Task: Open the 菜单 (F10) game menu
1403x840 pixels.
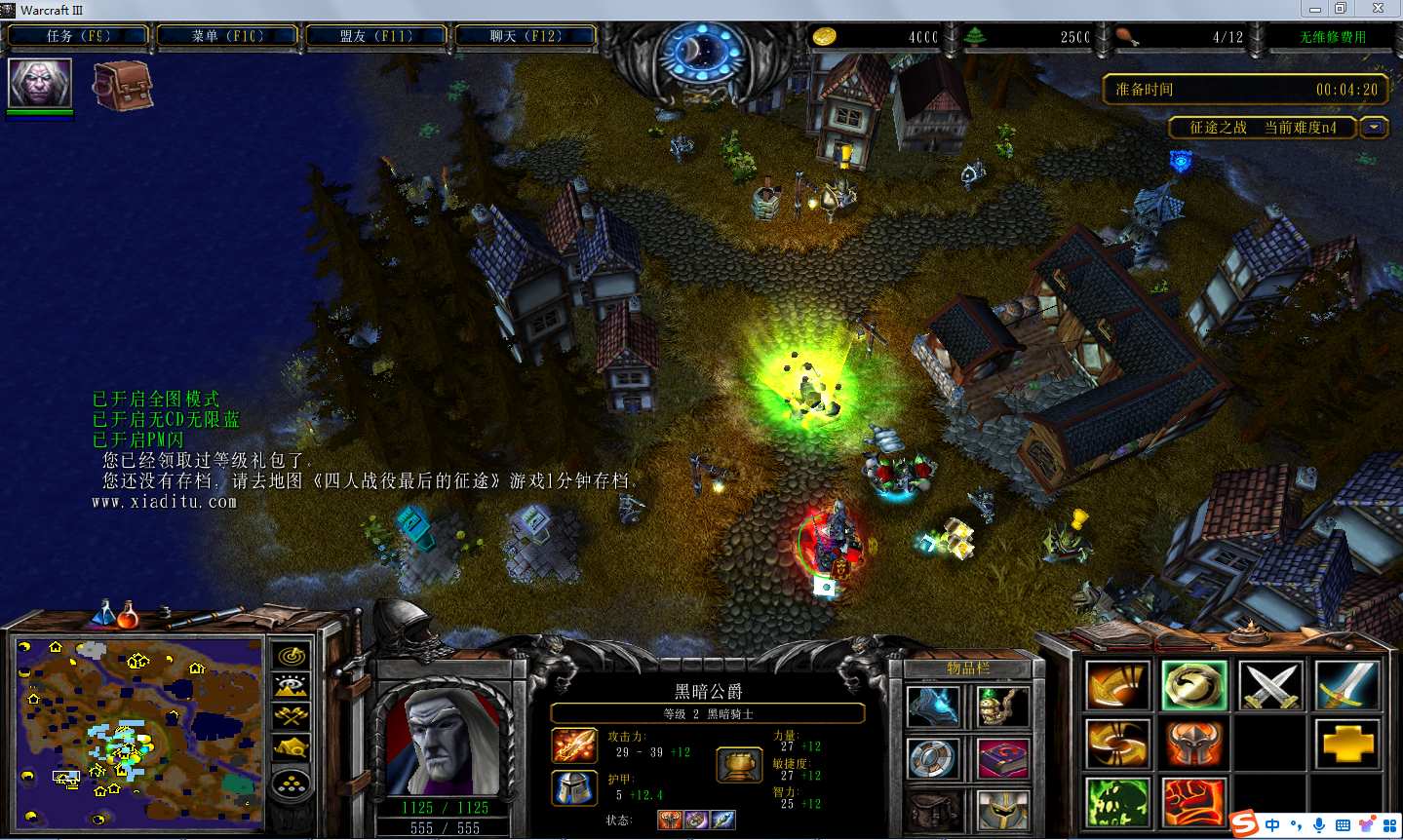Action: (227, 36)
